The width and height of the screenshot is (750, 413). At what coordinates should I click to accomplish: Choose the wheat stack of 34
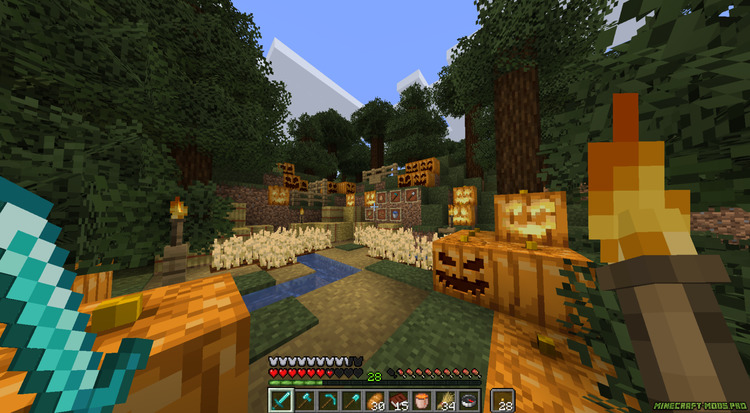pyautogui.click(x=445, y=400)
